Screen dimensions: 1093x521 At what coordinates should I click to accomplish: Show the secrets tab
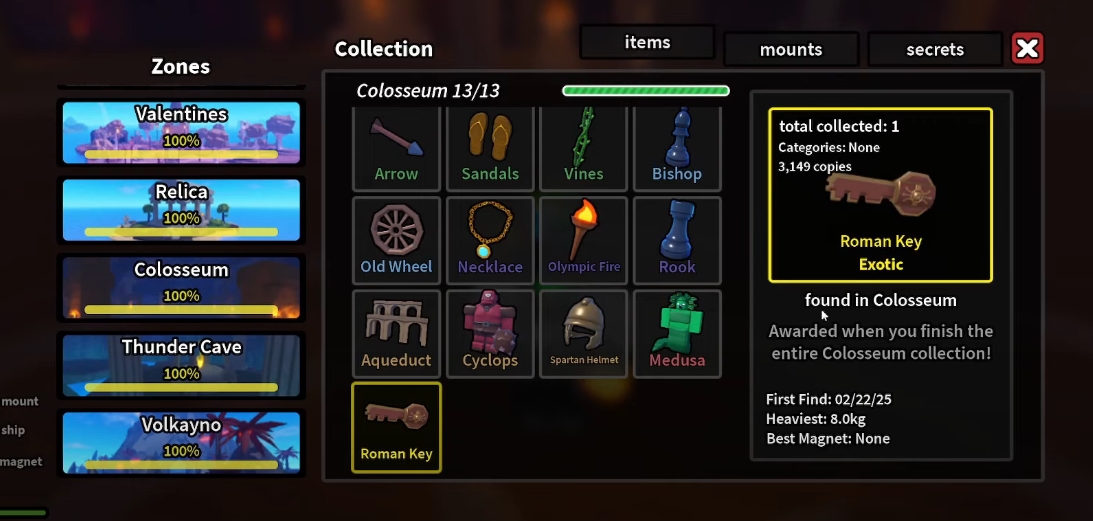pyautogui.click(x=935, y=49)
